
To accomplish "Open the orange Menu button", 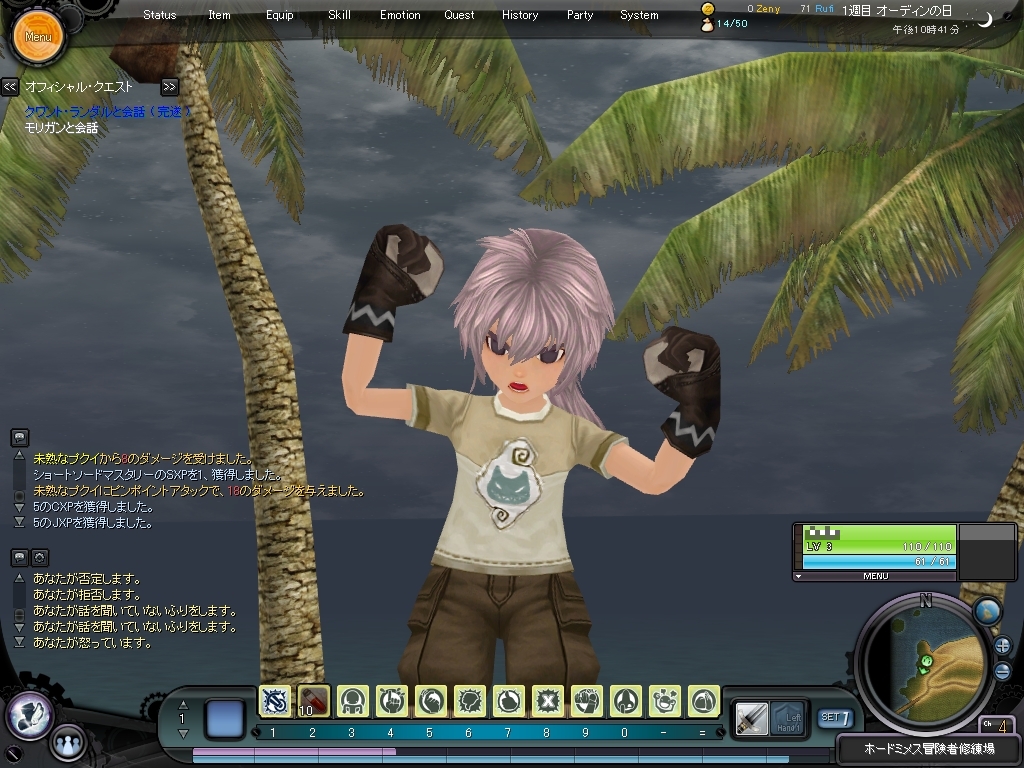I will click(38, 37).
